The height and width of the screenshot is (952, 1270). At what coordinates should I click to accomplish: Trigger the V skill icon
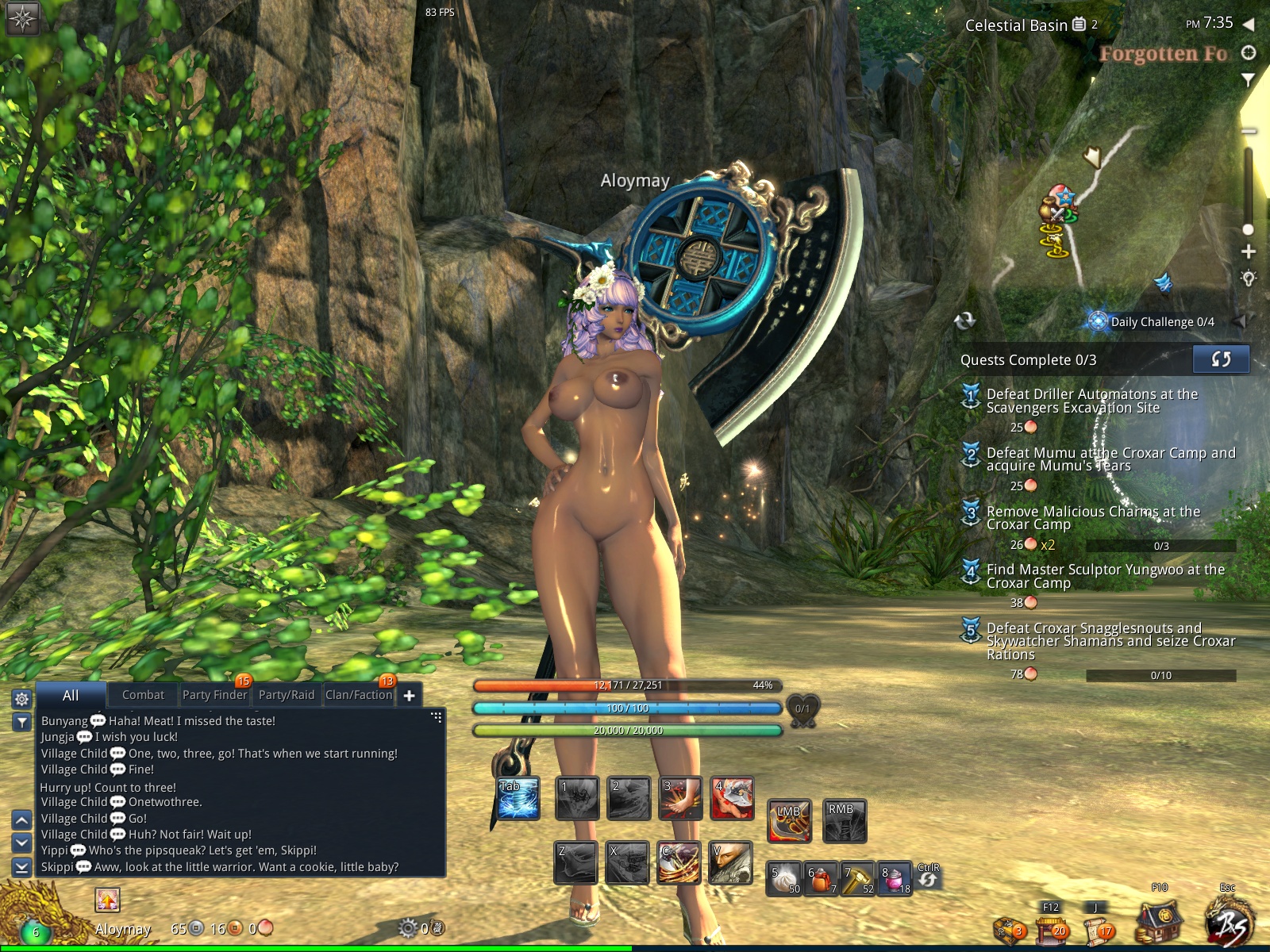730,862
